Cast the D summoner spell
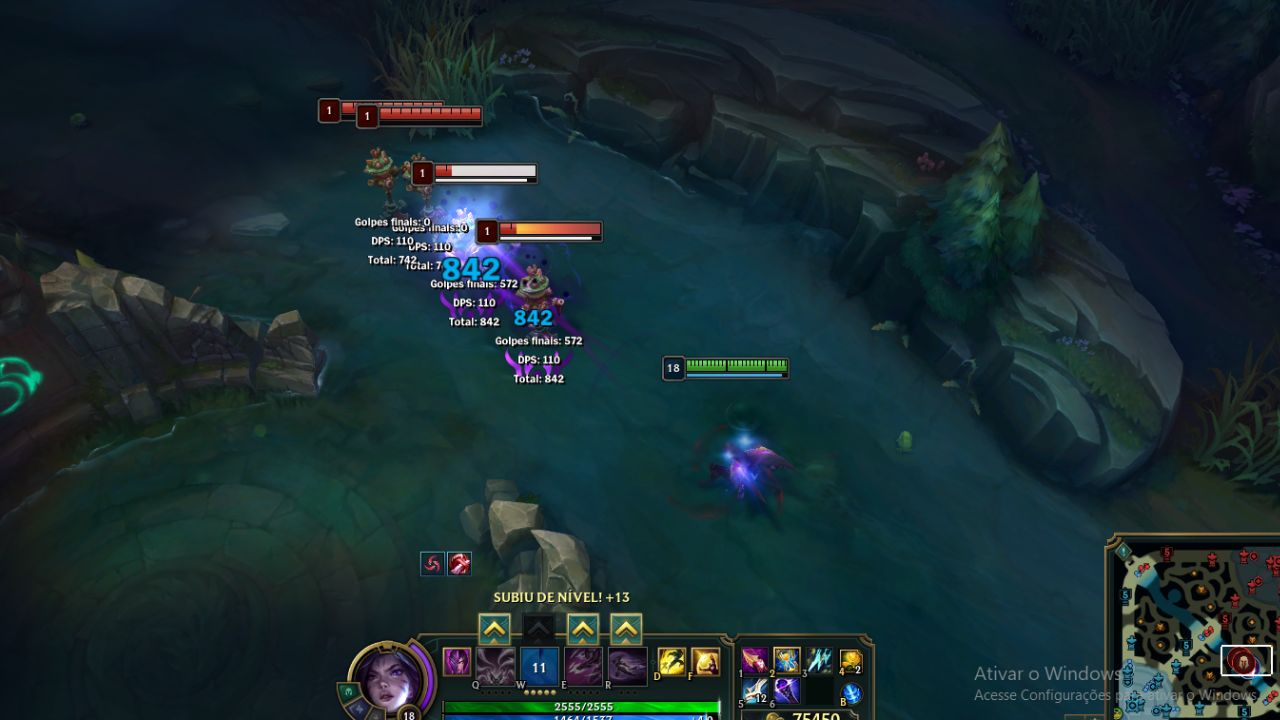1280x720 pixels. coord(671,662)
